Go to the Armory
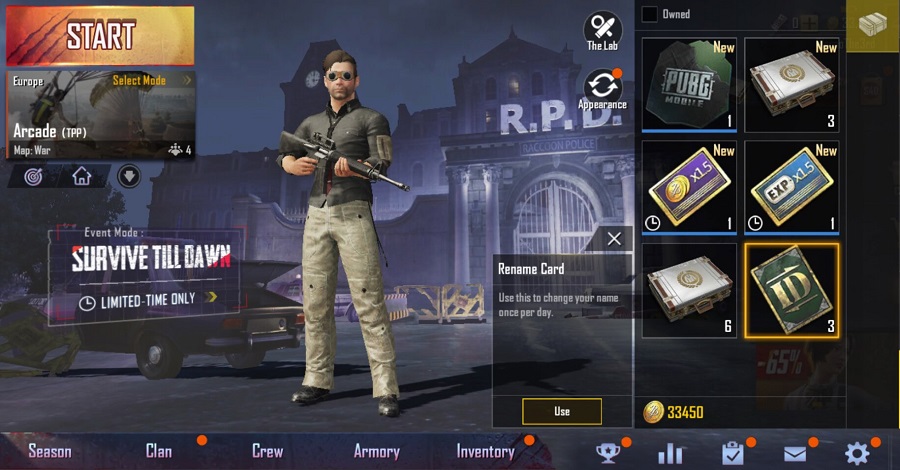Viewport: 900px width, 470px height. 376,451
